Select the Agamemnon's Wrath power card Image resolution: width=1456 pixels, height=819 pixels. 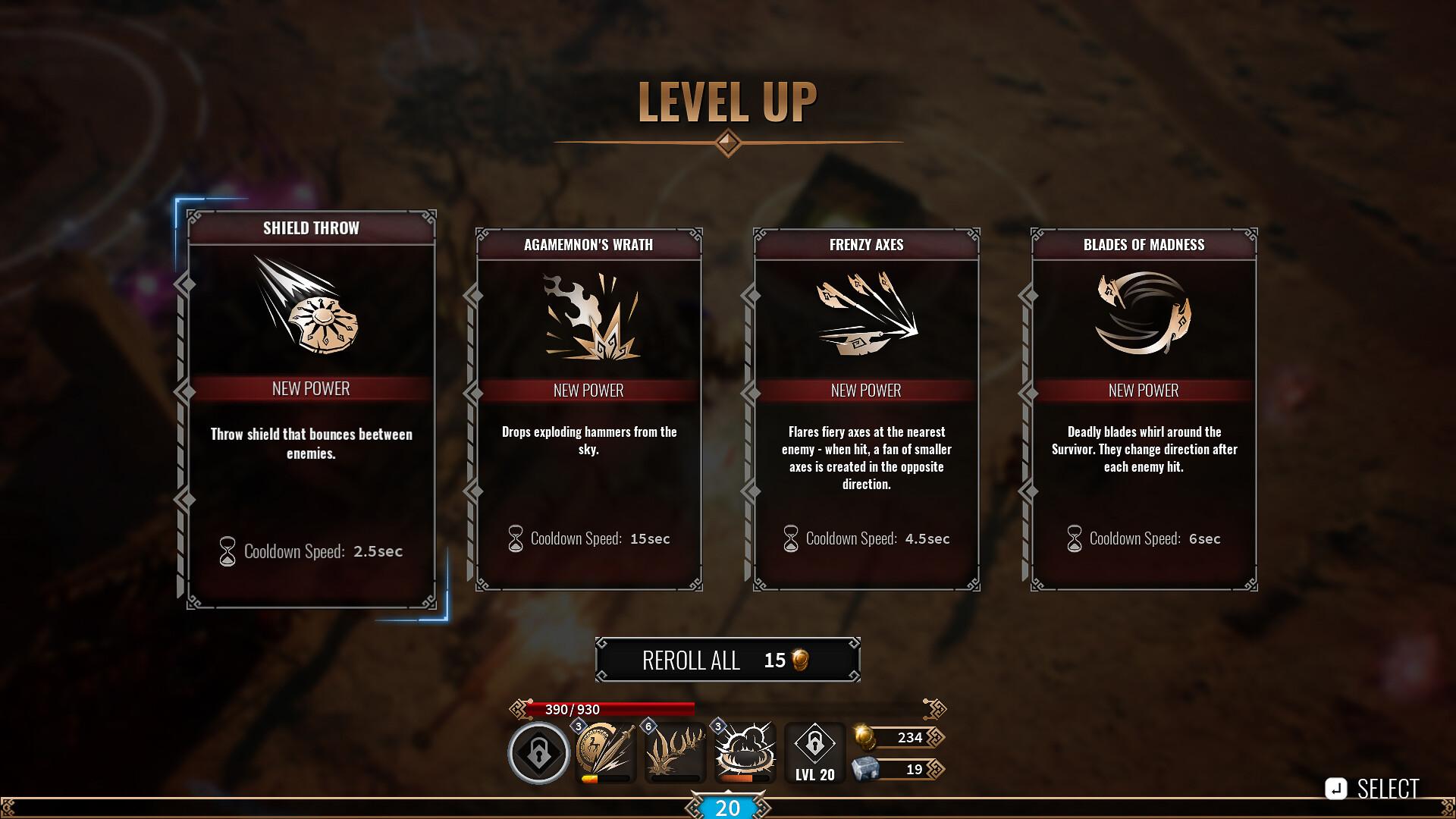[x=588, y=409]
